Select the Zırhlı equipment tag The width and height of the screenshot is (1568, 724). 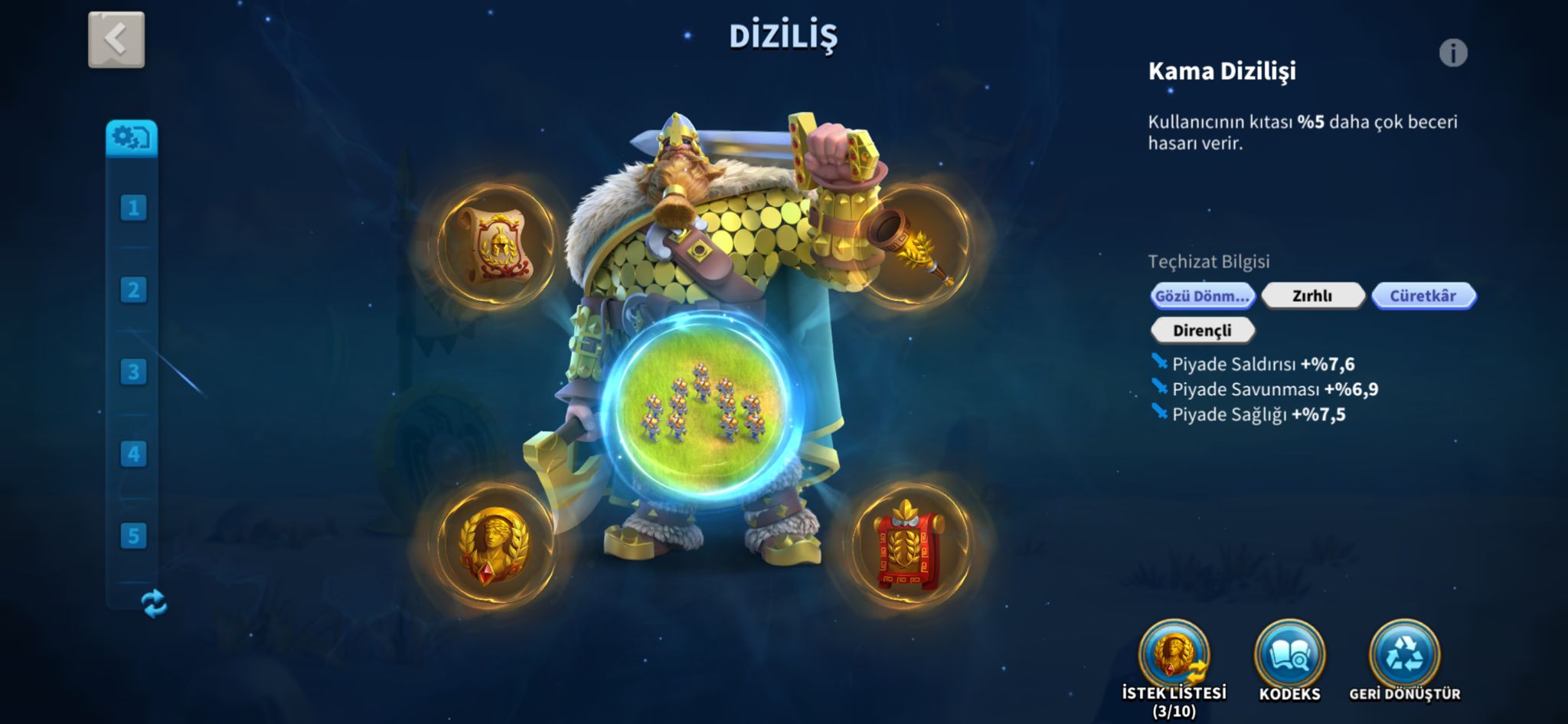pos(1312,296)
